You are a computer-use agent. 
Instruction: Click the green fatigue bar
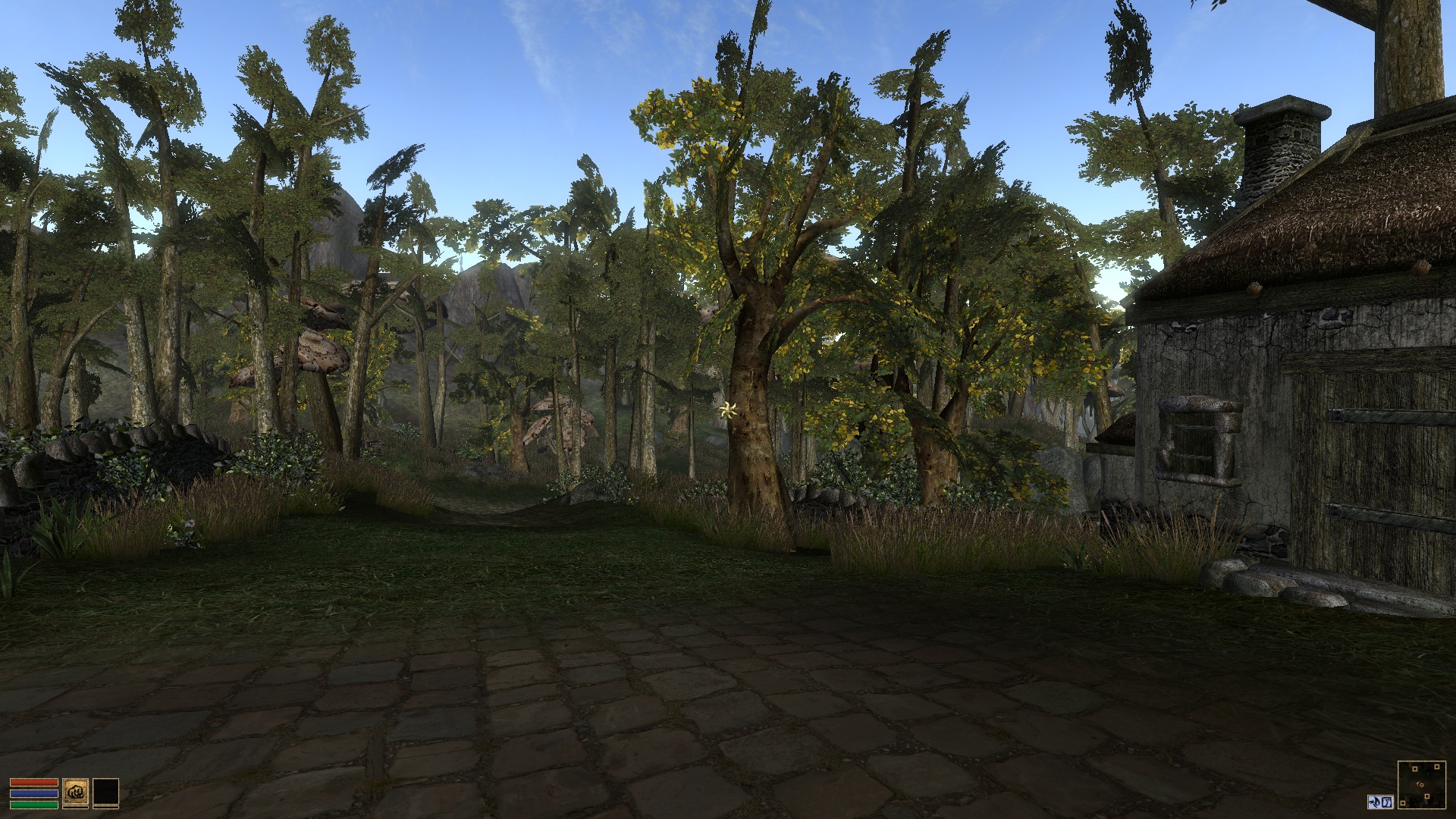[x=34, y=805]
